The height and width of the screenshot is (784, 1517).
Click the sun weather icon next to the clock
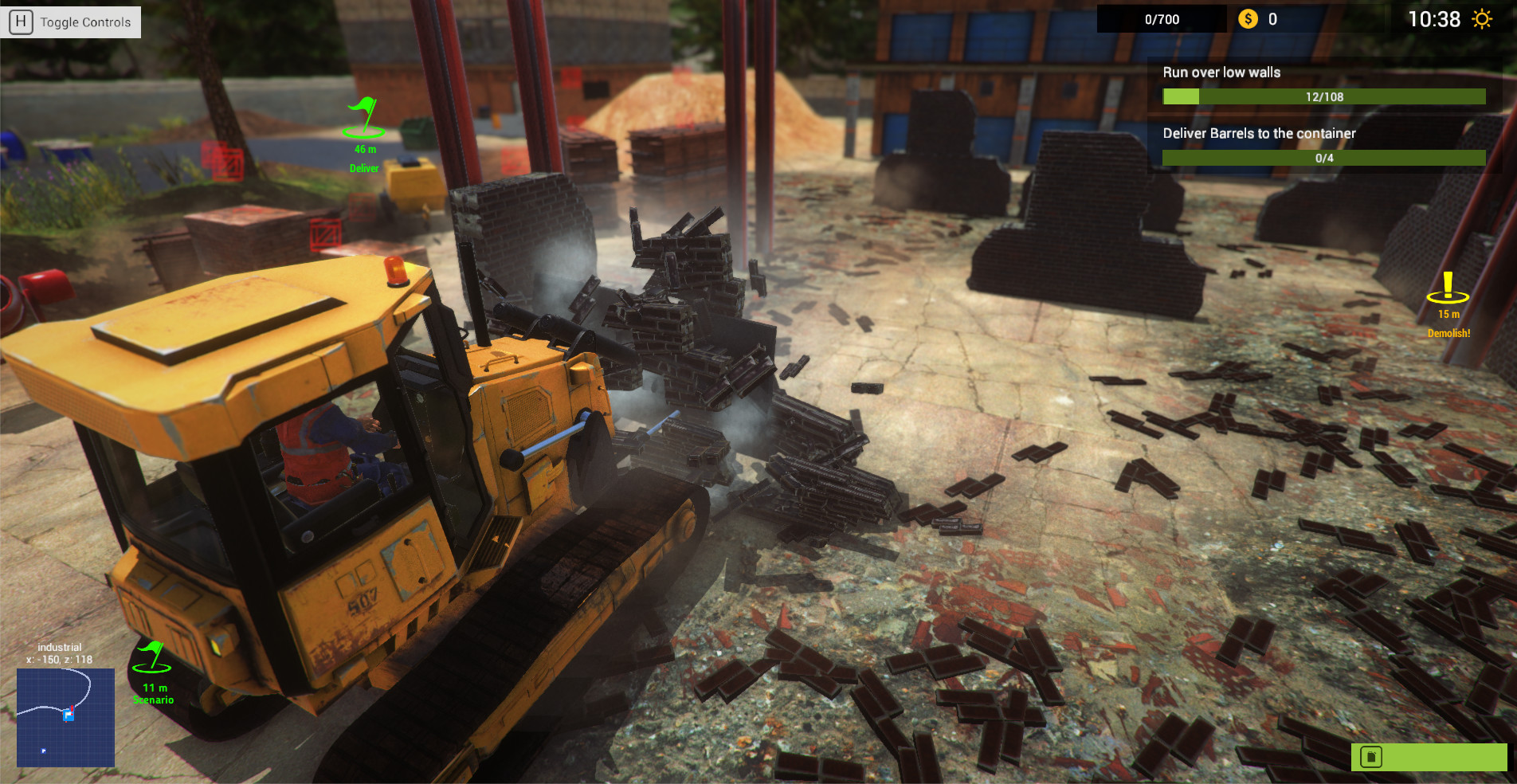point(1484,19)
